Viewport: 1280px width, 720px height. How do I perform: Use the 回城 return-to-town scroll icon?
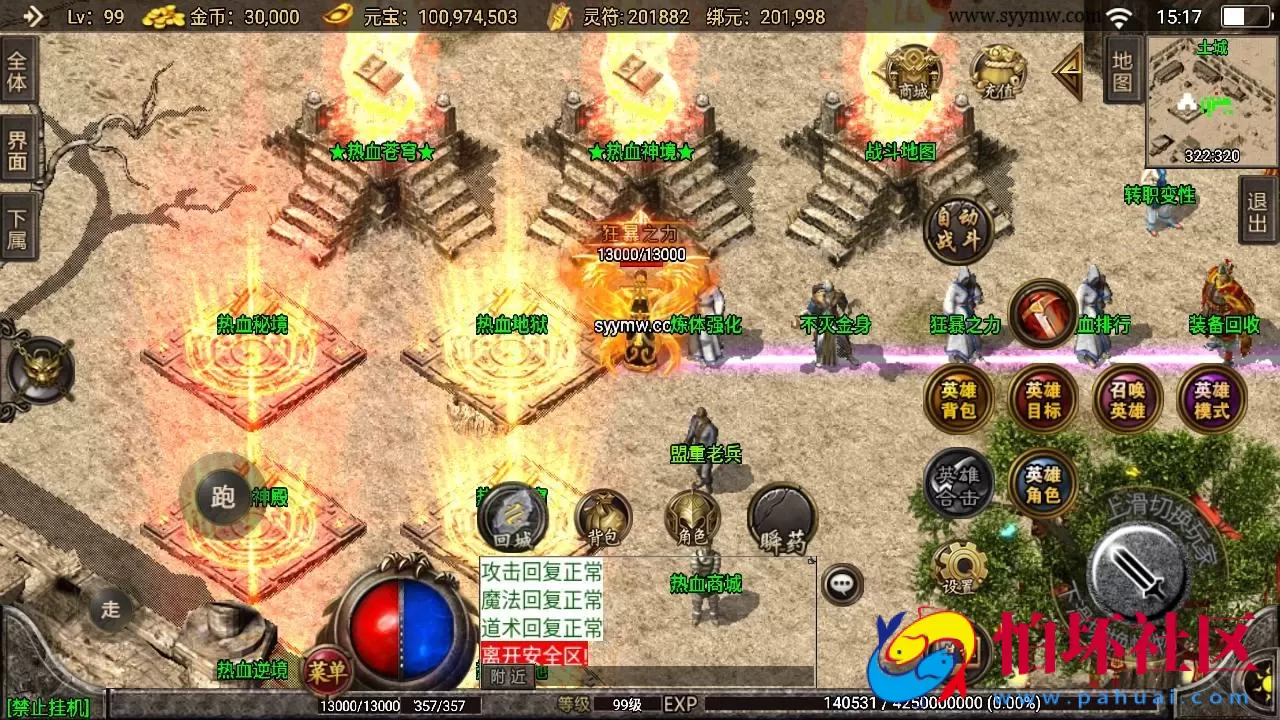(513, 517)
